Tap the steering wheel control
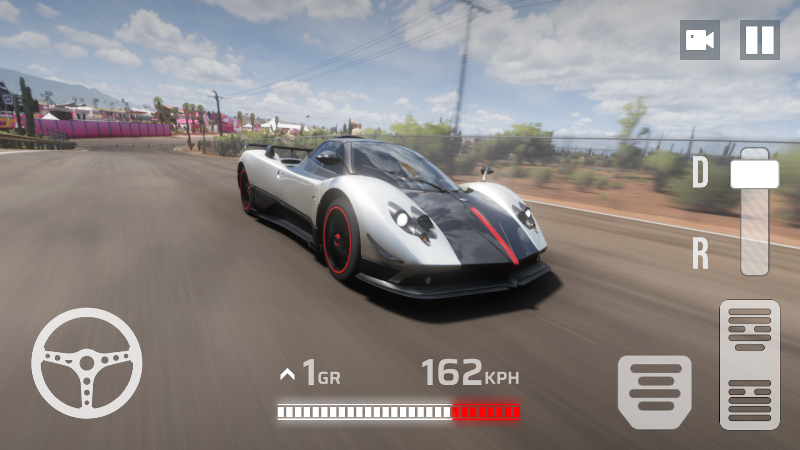This screenshot has width=800, height=450. click(x=86, y=362)
